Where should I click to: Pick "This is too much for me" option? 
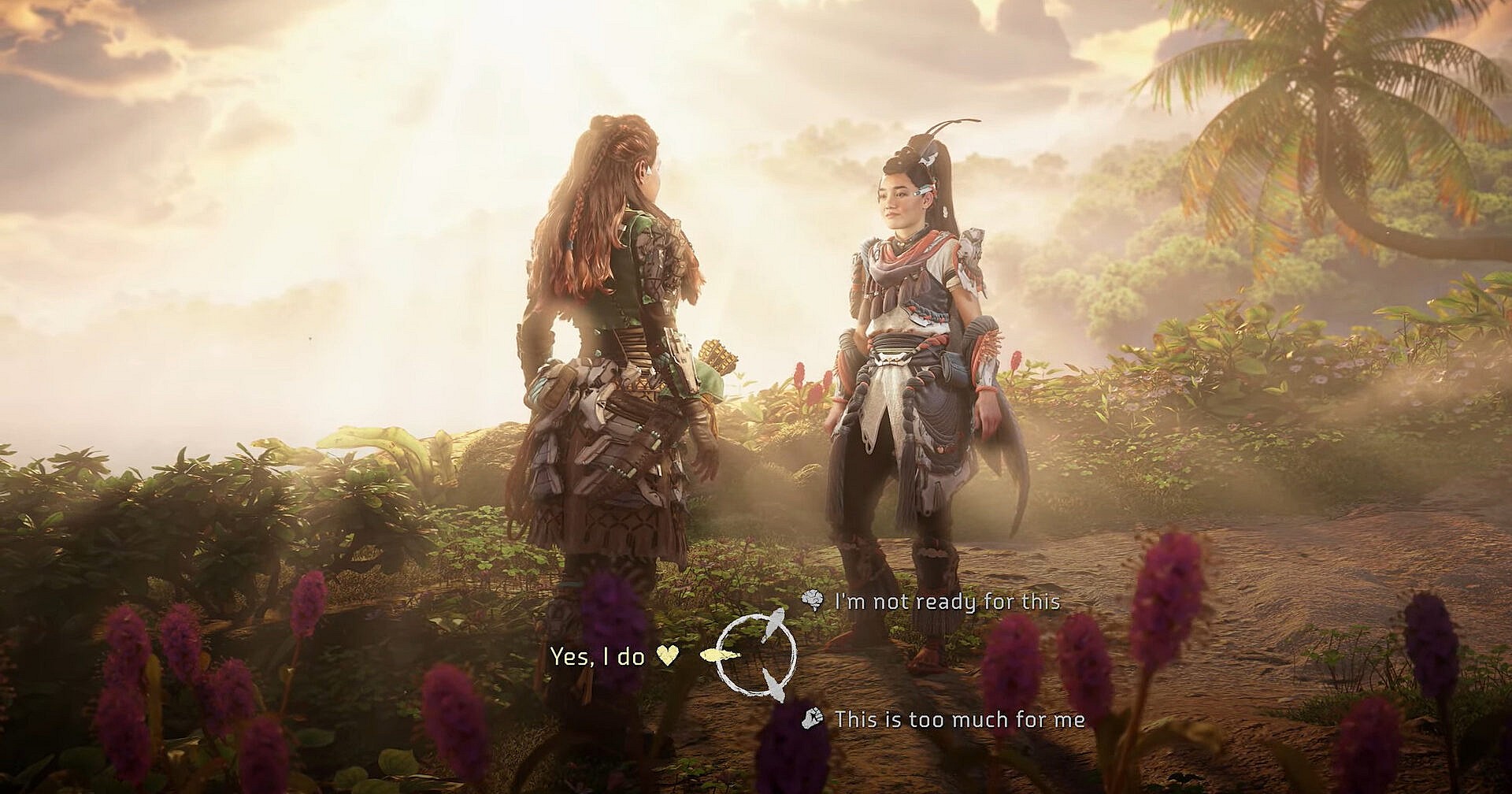961,720
